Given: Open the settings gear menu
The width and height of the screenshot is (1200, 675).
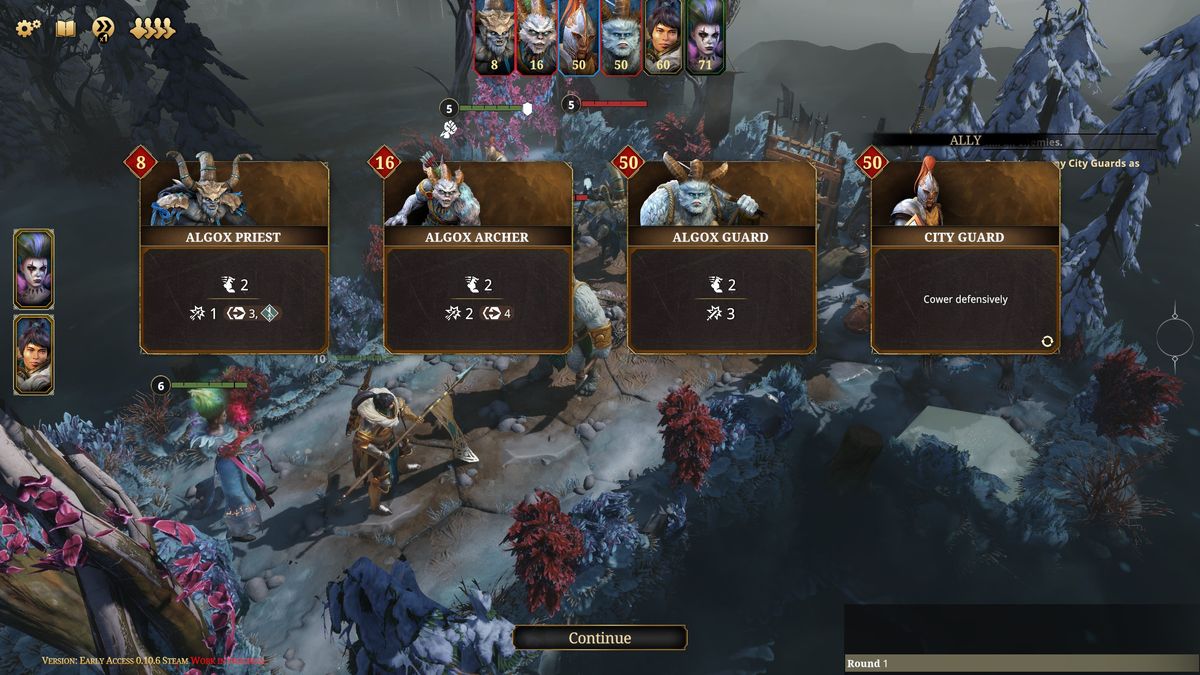Looking at the screenshot, I should 27,28.
